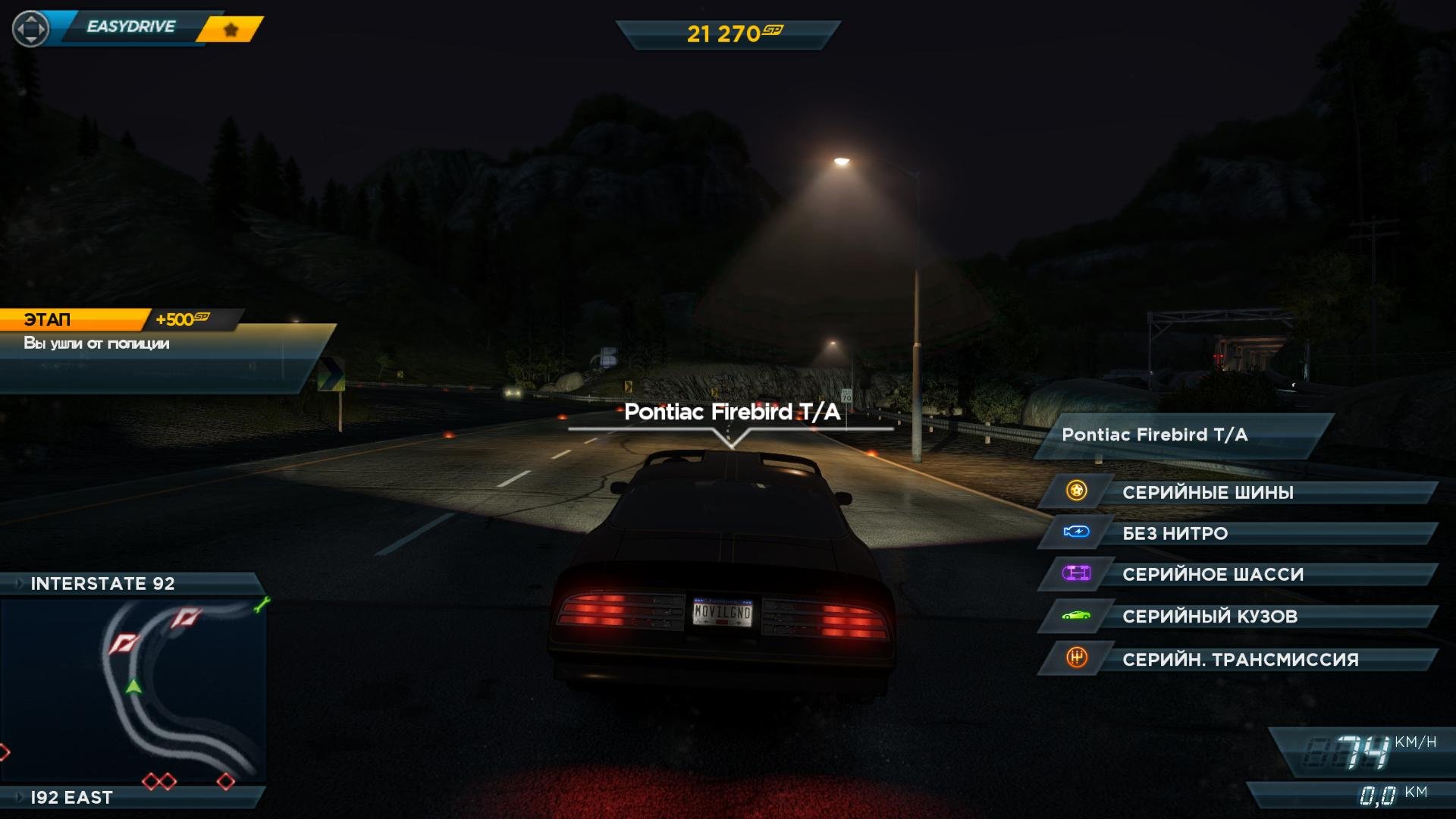Image resolution: width=1456 pixels, height=819 pixels.
Task: Select the green wrench marker on minimap
Action: pyautogui.click(x=262, y=604)
